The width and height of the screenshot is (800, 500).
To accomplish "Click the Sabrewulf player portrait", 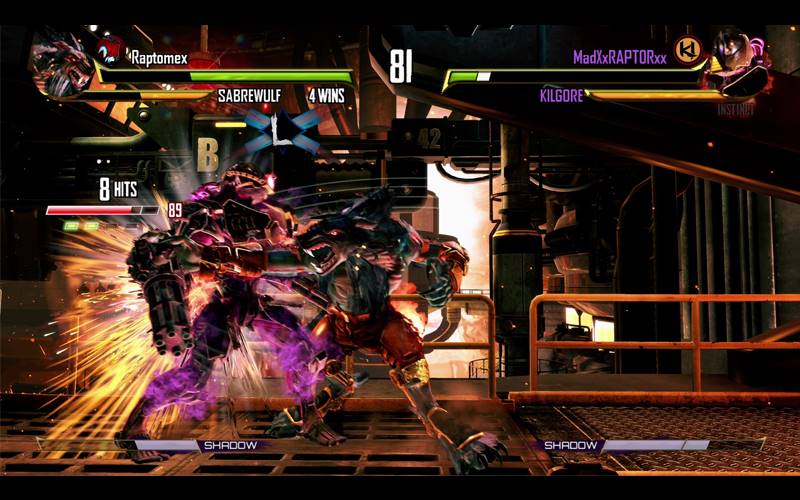I will pos(58,62).
